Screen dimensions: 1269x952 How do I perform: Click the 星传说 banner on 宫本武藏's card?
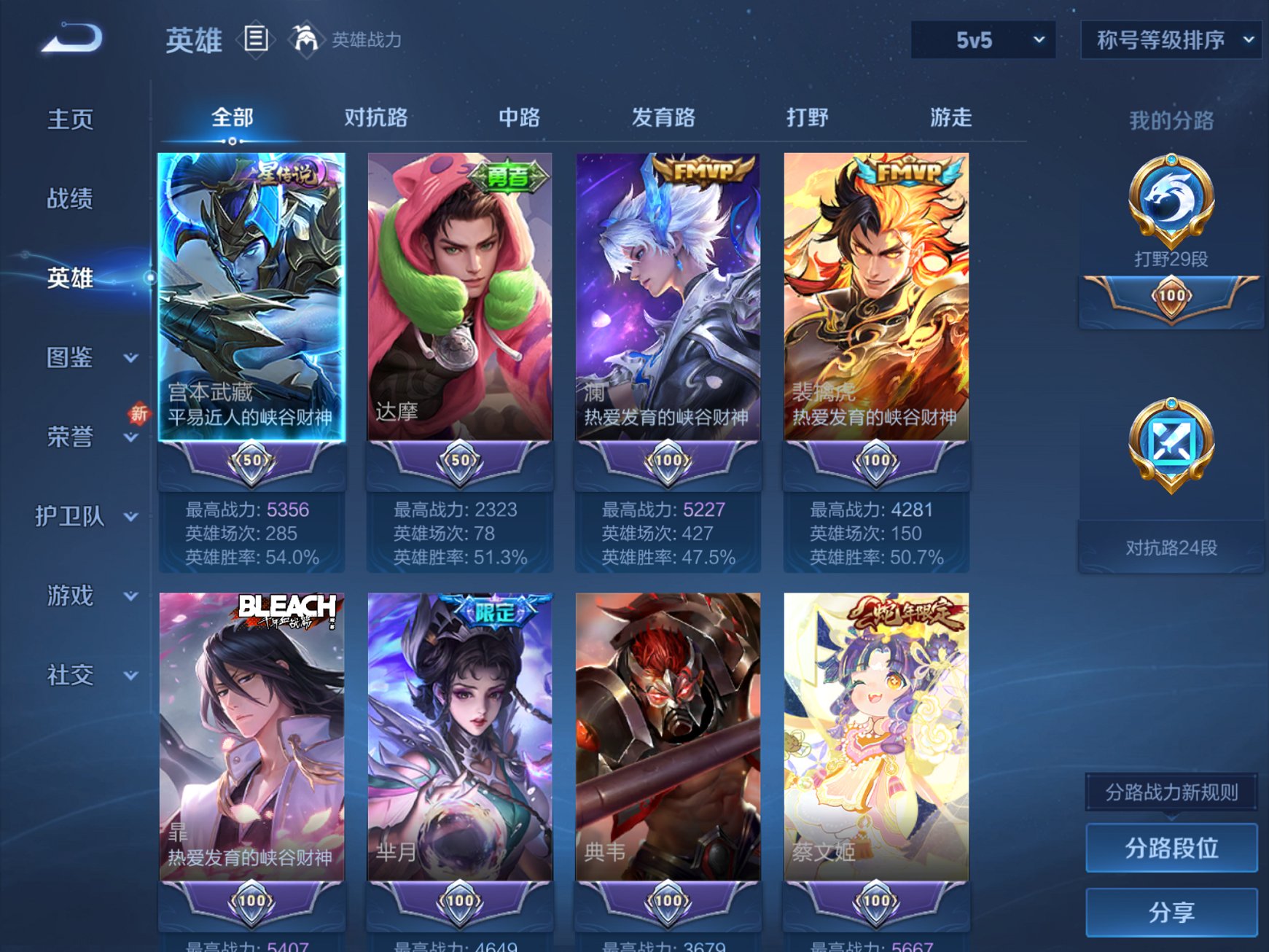point(287,176)
